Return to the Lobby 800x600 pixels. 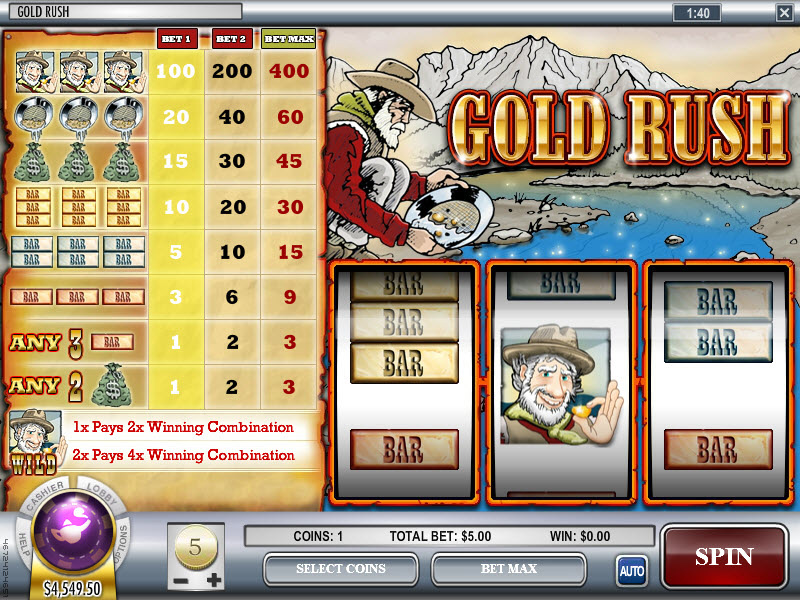point(98,496)
